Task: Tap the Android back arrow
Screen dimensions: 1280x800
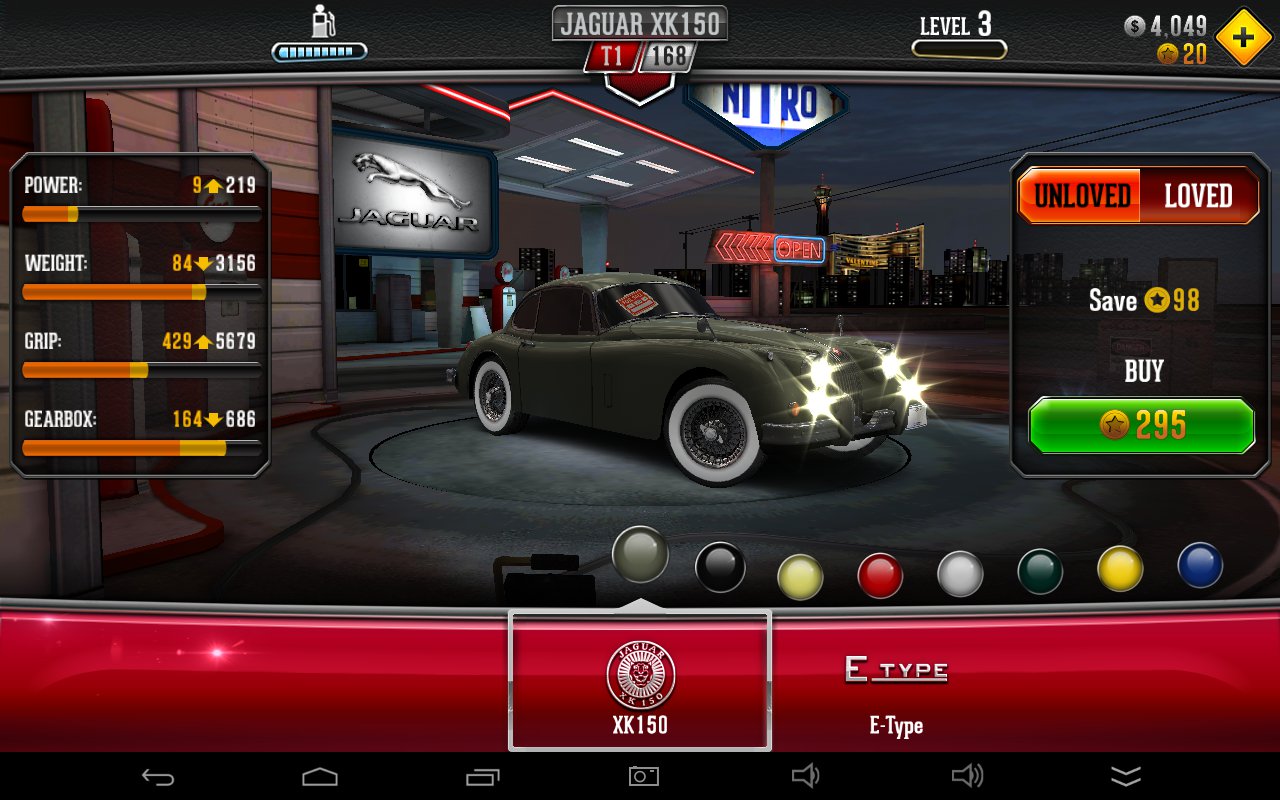Action: click(158, 776)
